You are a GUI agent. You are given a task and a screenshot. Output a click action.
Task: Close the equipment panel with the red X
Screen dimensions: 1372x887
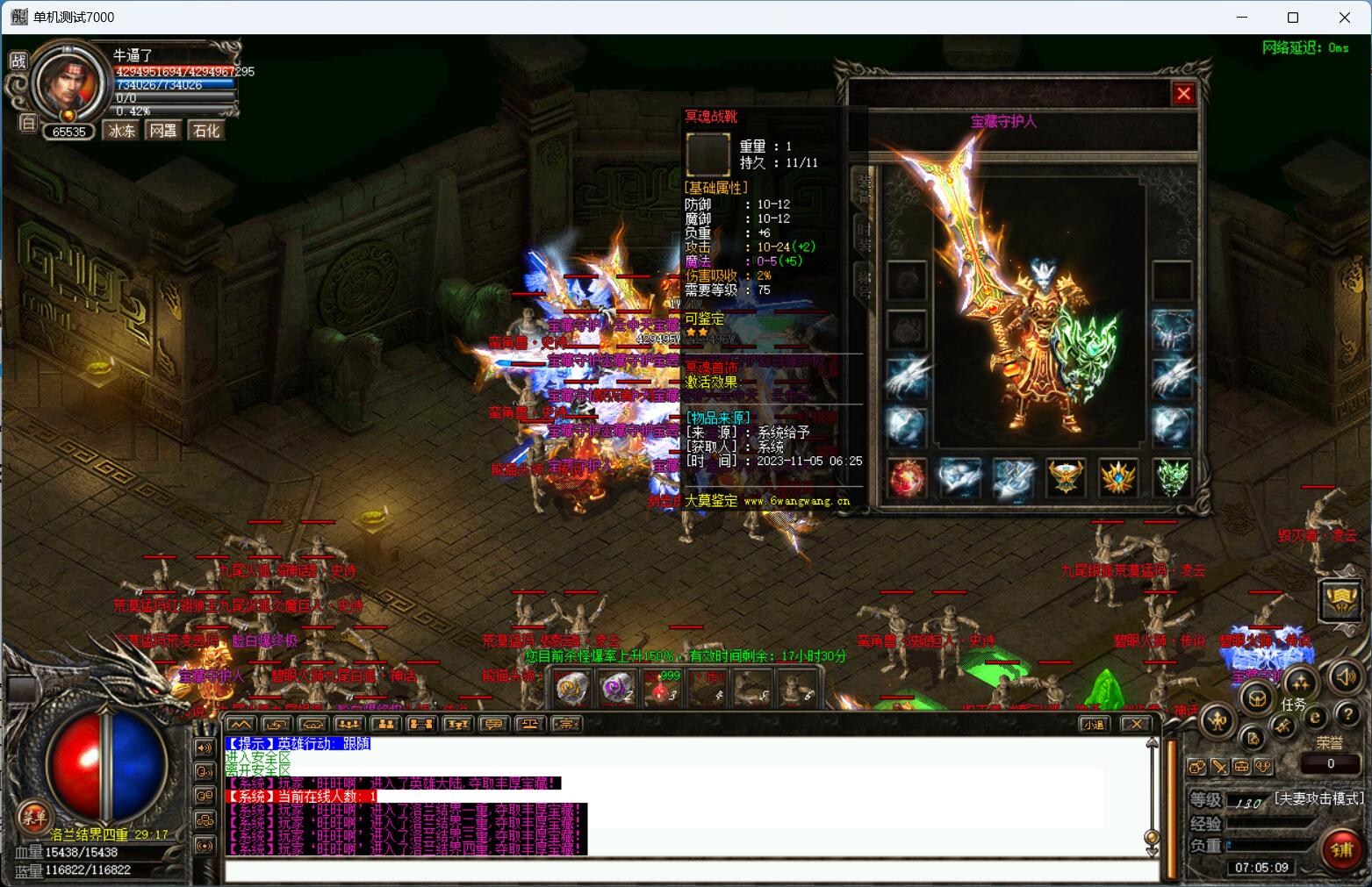1183,93
